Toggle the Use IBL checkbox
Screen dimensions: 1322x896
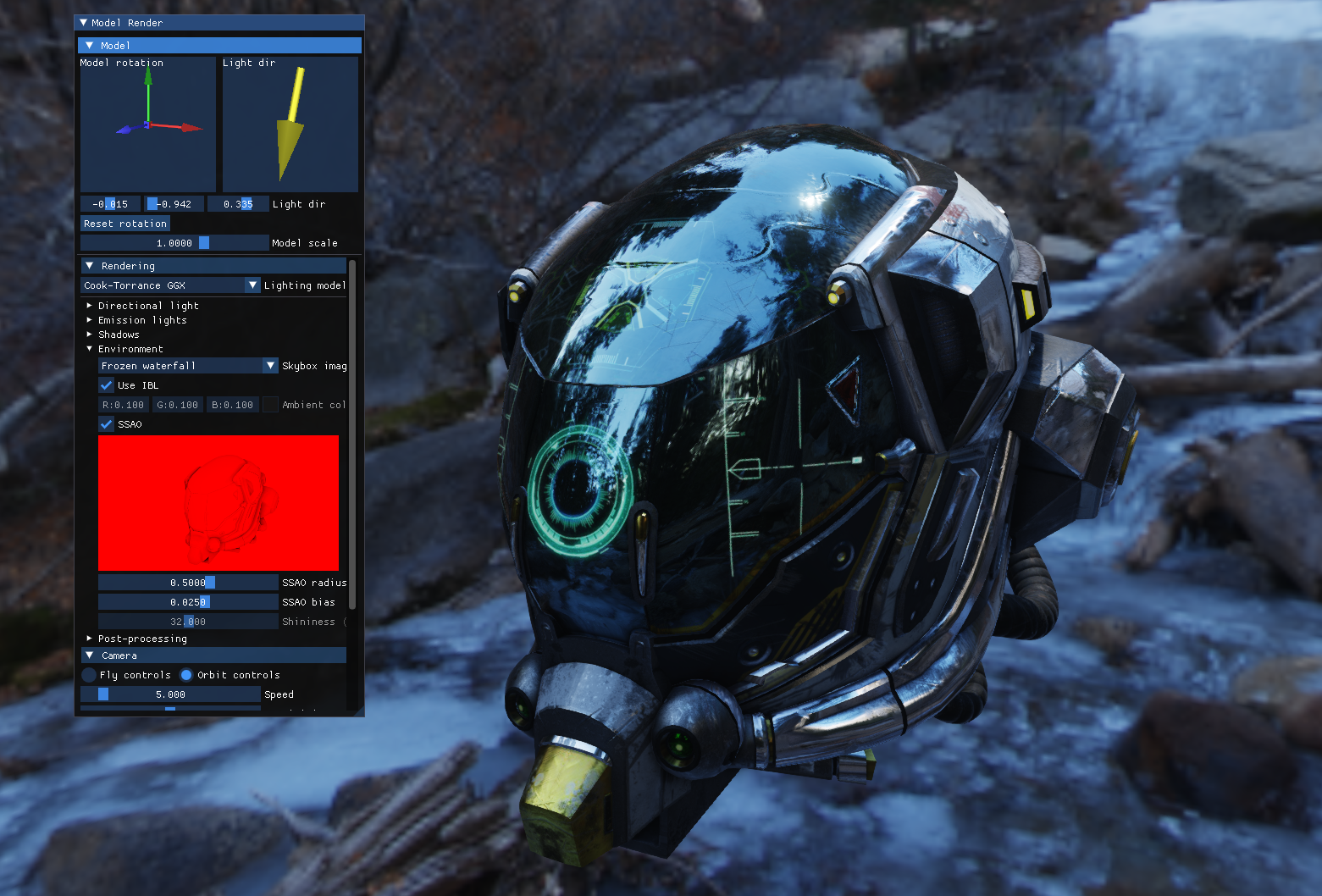tap(107, 385)
